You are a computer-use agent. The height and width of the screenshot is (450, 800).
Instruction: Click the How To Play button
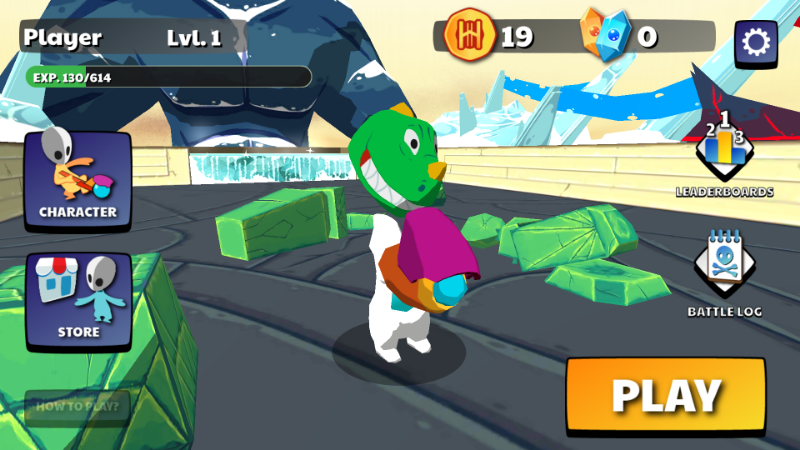coord(78,407)
